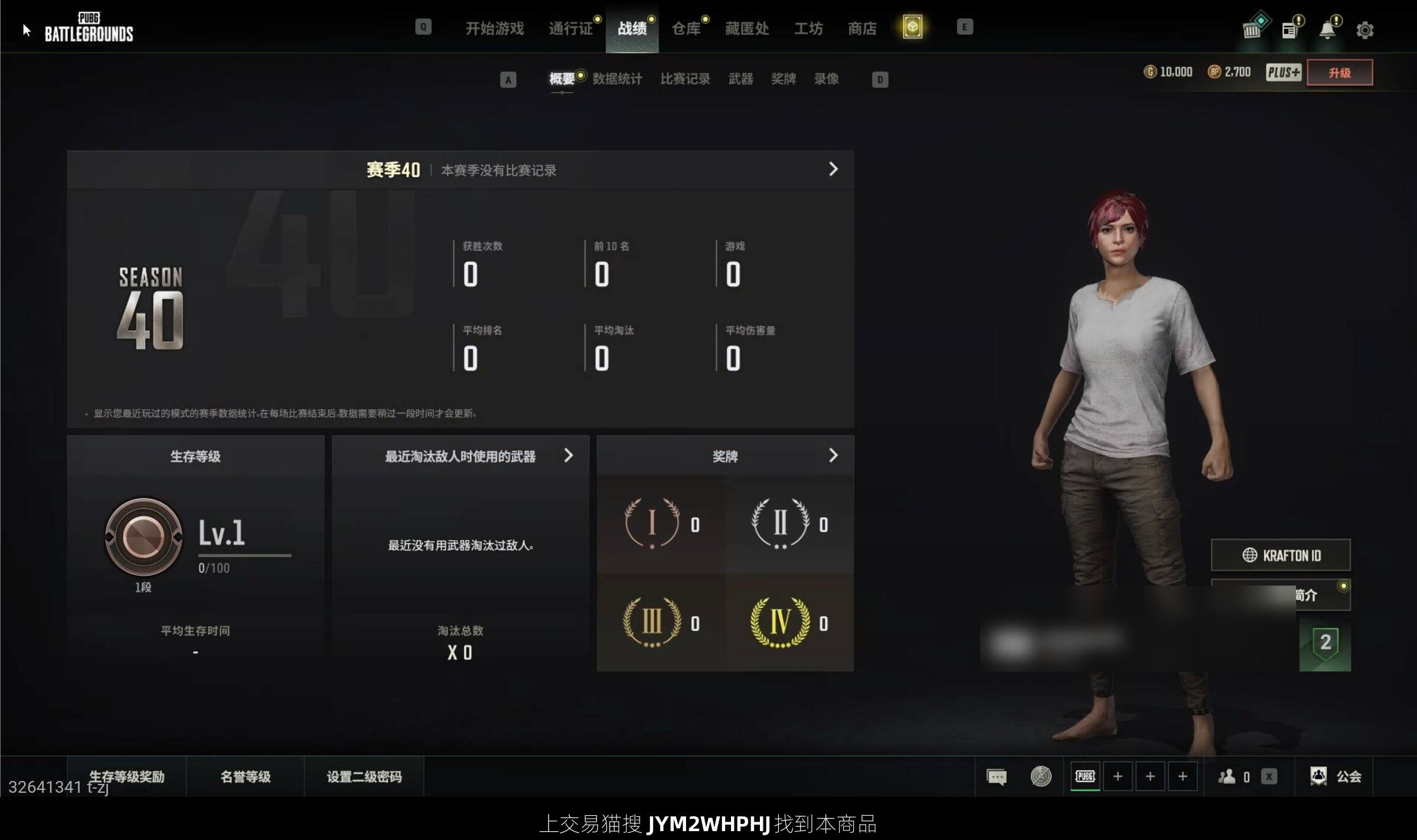Screen dimensions: 1417x840
Task: Expand the 赛季40 season details arrow
Action: point(833,169)
